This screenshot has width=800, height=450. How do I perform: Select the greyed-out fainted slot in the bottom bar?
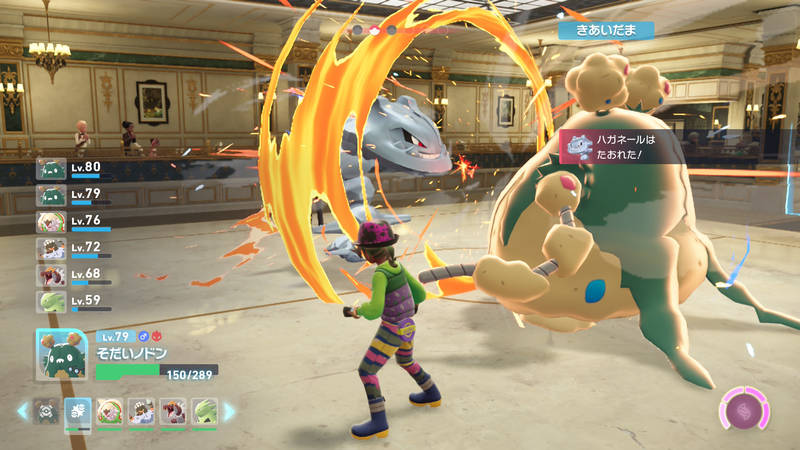(x=46, y=411)
